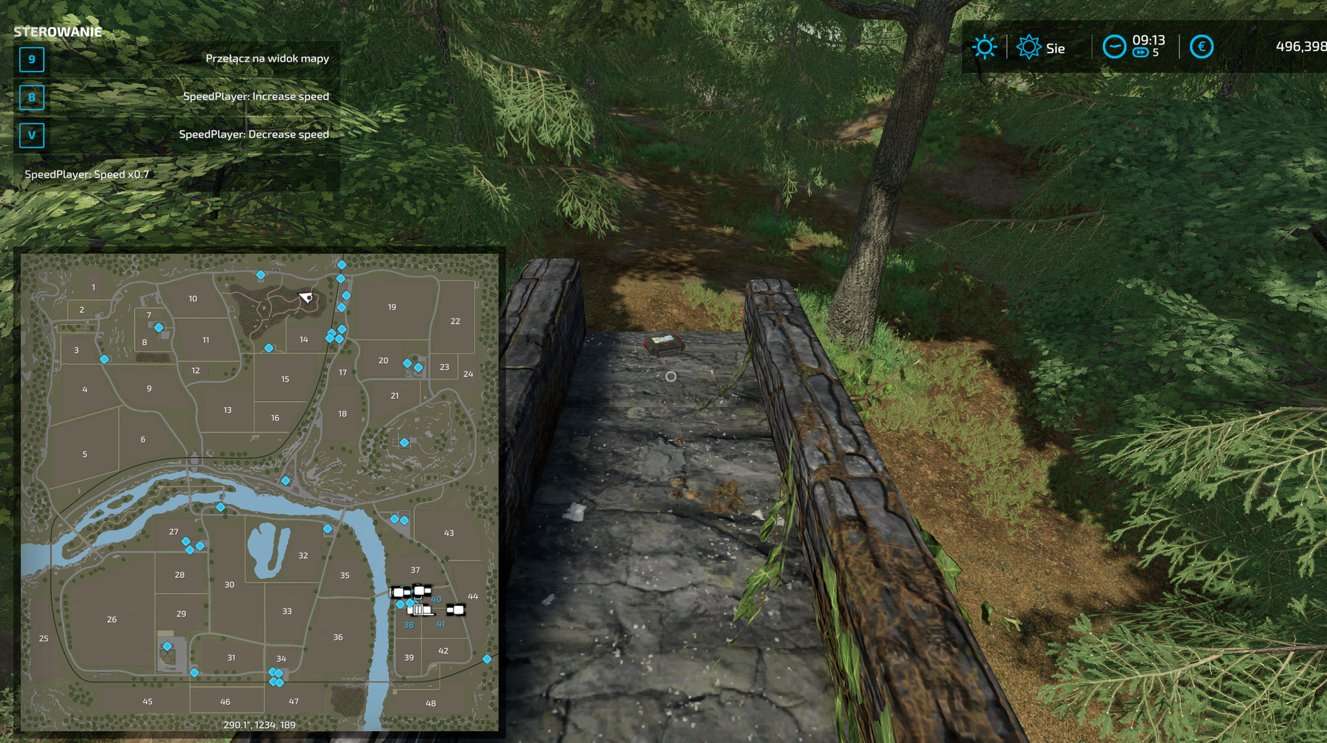The image size is (1327, 743).
Task: Click the SpeedPlayer: Speed x0.7 indicator
Action: [85, 173]
